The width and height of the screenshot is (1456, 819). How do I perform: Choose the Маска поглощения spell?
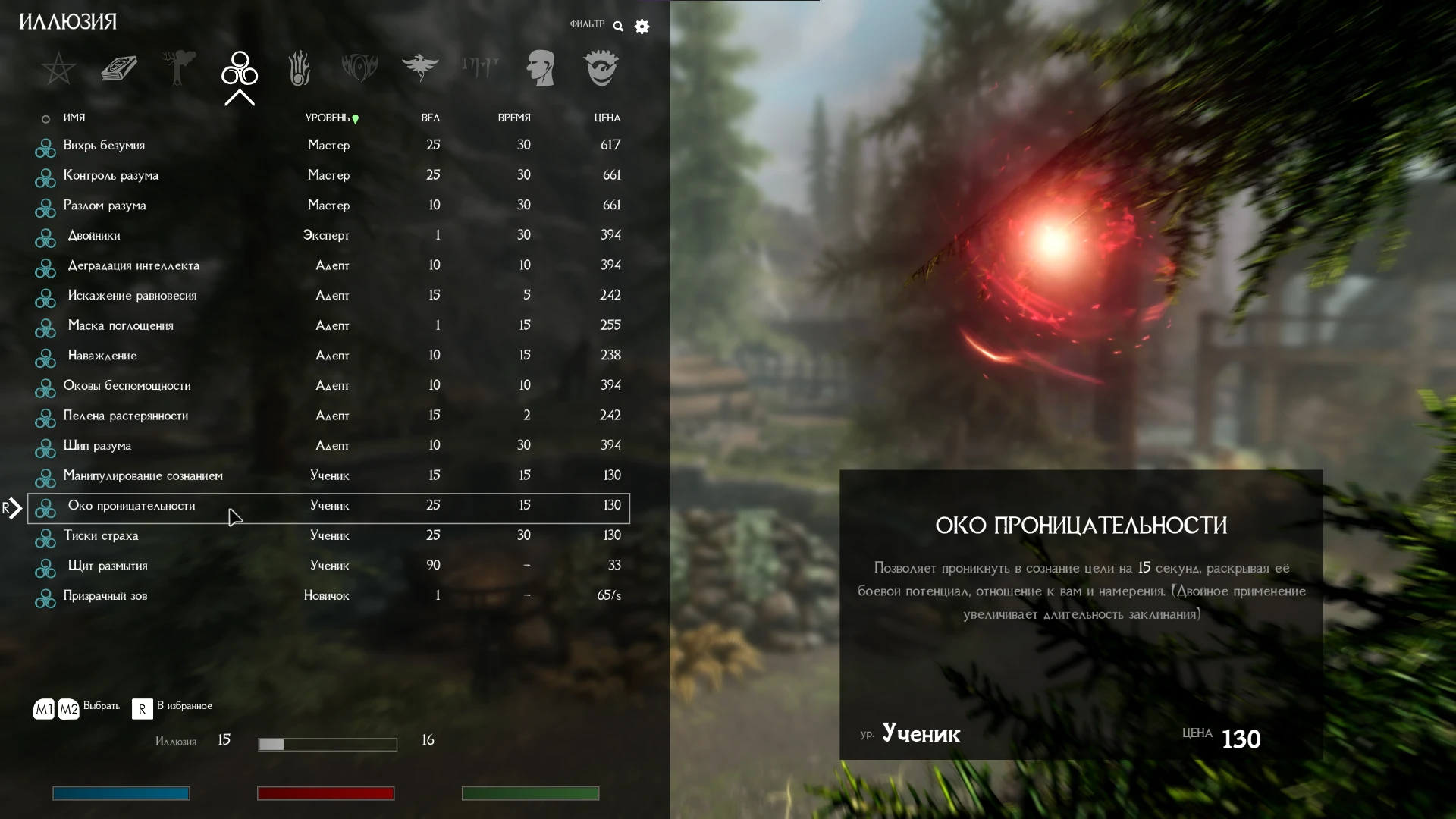(121, 326)
